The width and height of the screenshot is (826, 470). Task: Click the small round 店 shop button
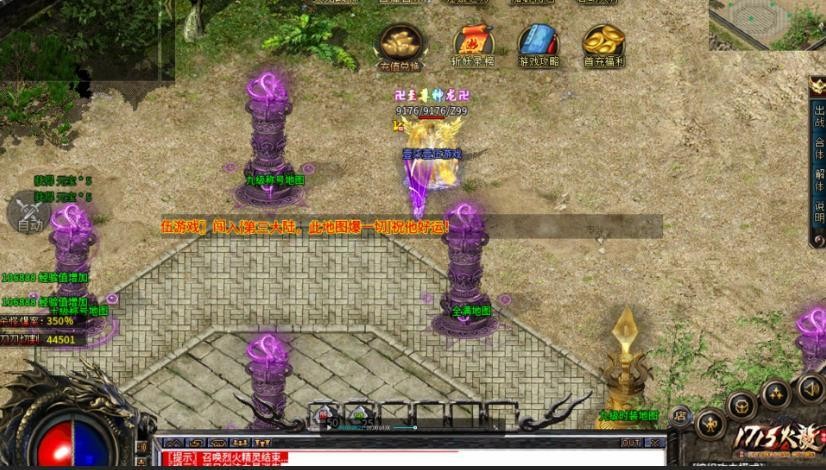(679, 414)
